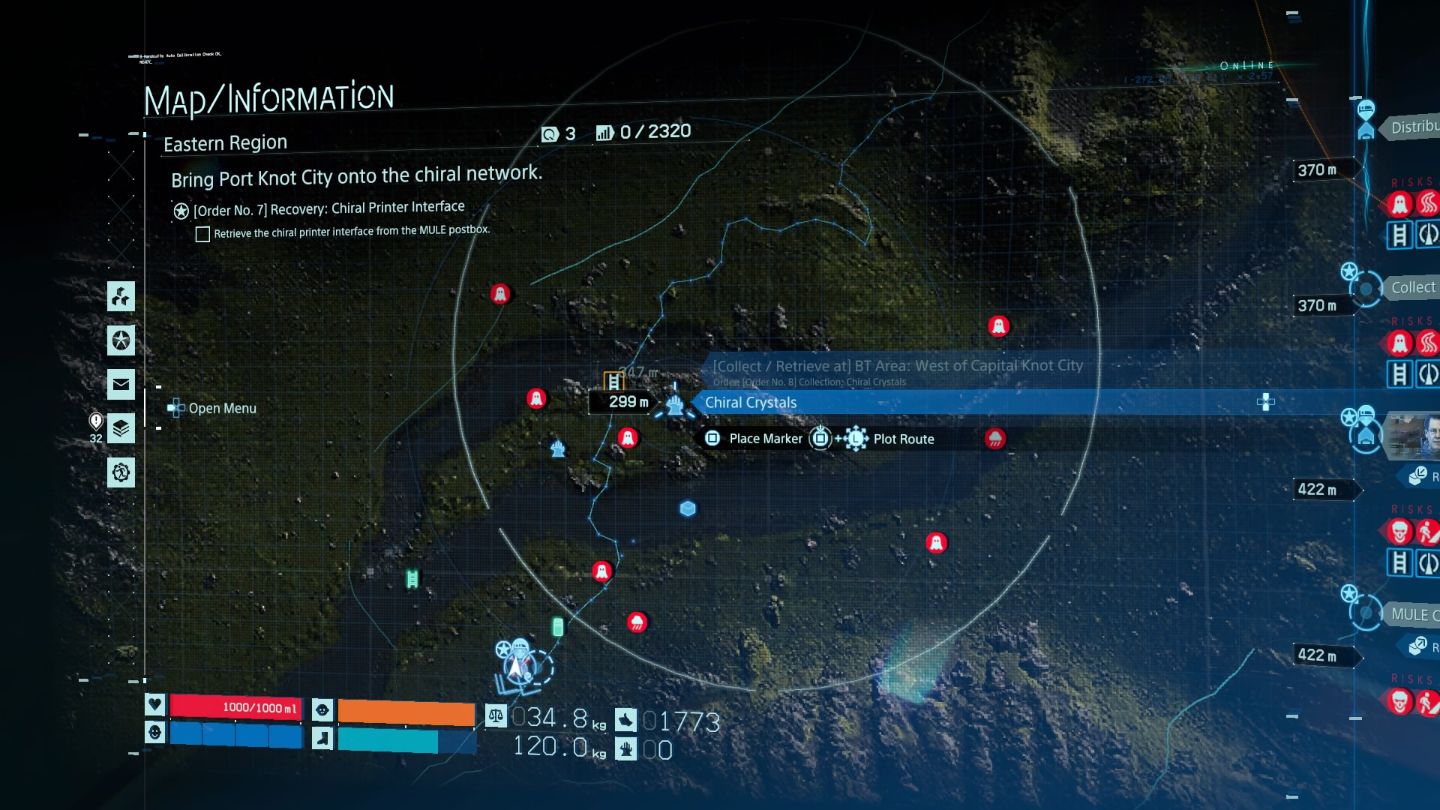Choose the Collect order list entry
Screen dimensions: 1440x810
(x=1412, y=288)
